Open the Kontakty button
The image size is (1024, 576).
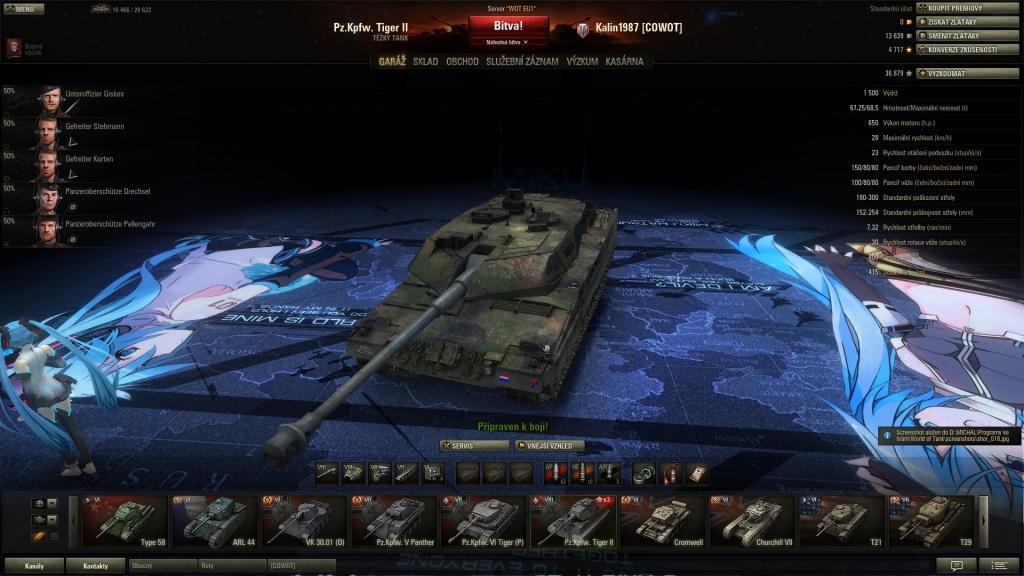click(96, 566)
